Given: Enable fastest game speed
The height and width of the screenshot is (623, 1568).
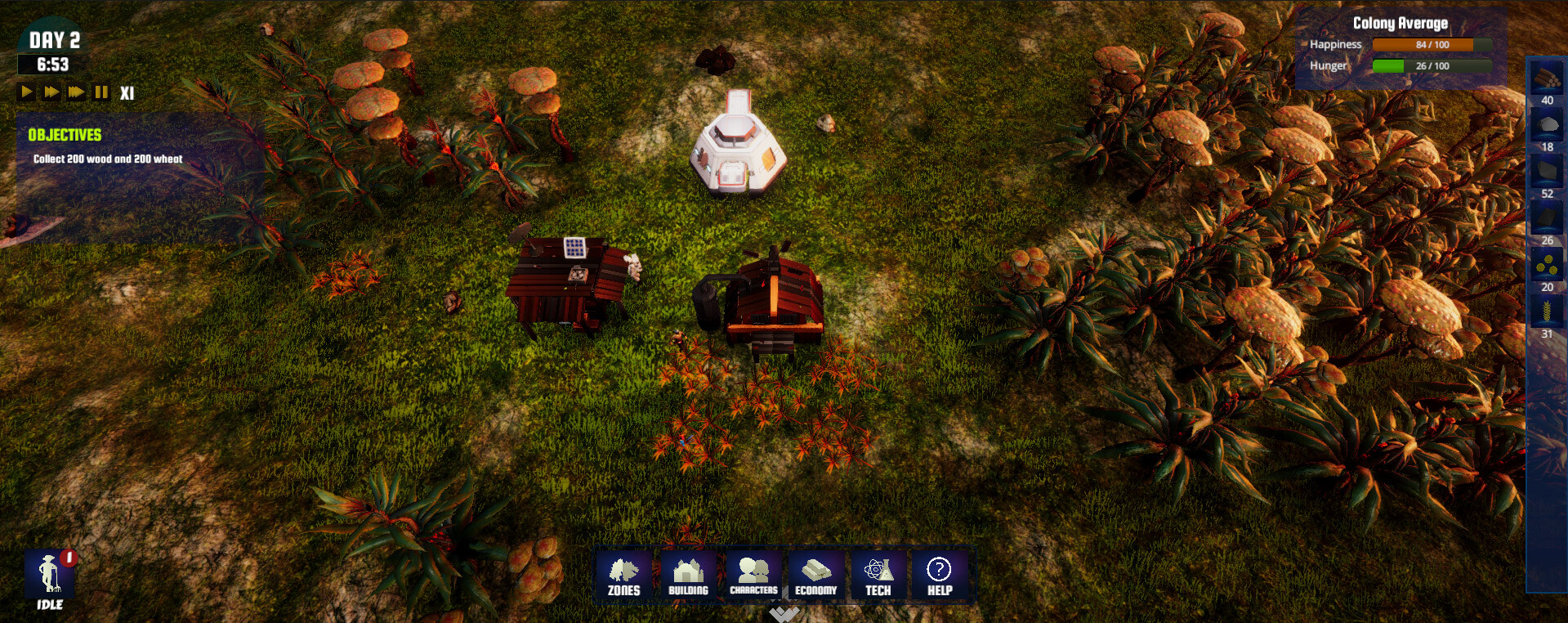Looking at the screenshot, I should pos(74,92).
